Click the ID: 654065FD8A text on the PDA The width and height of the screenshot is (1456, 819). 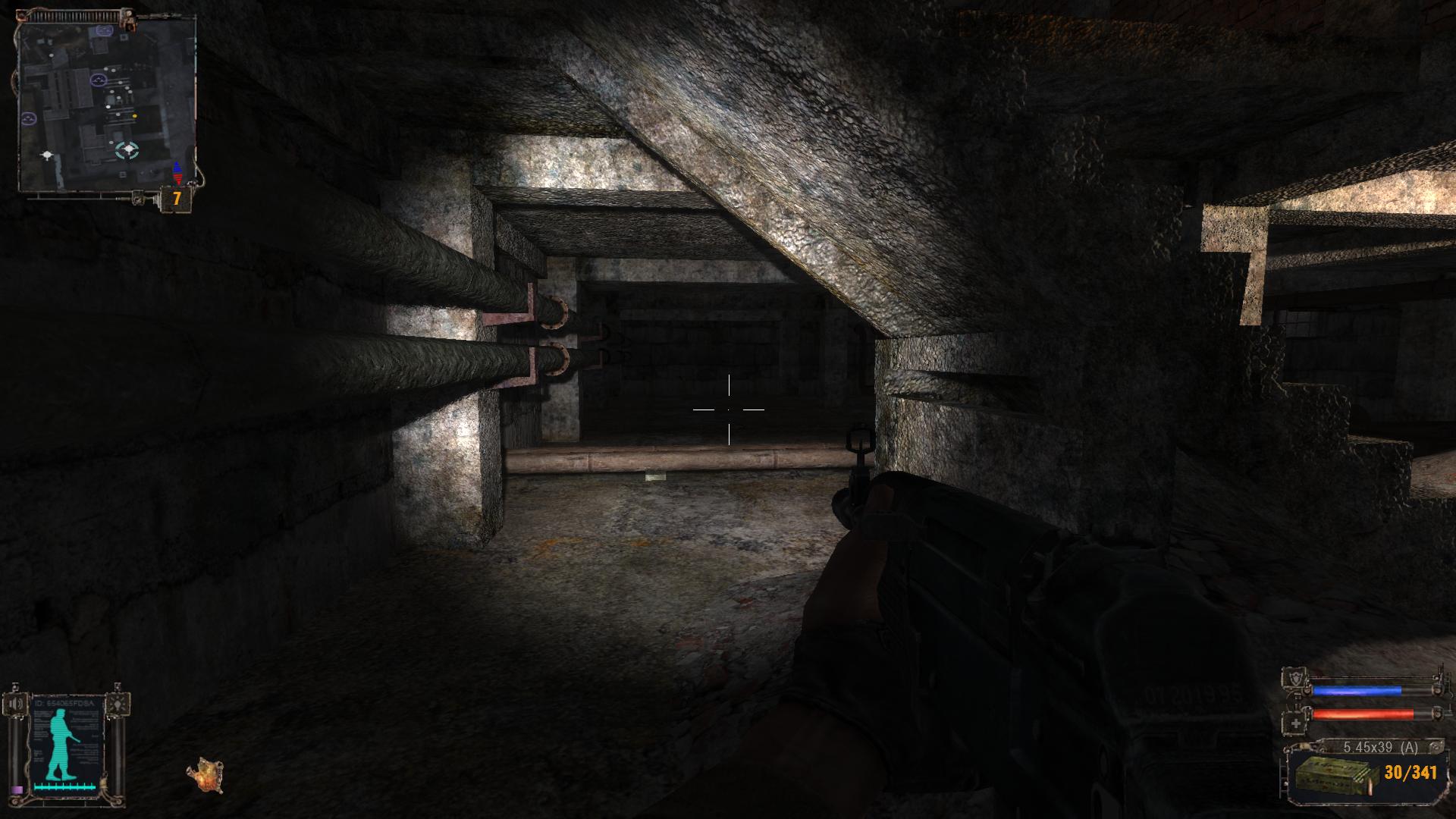pos(64,702)
